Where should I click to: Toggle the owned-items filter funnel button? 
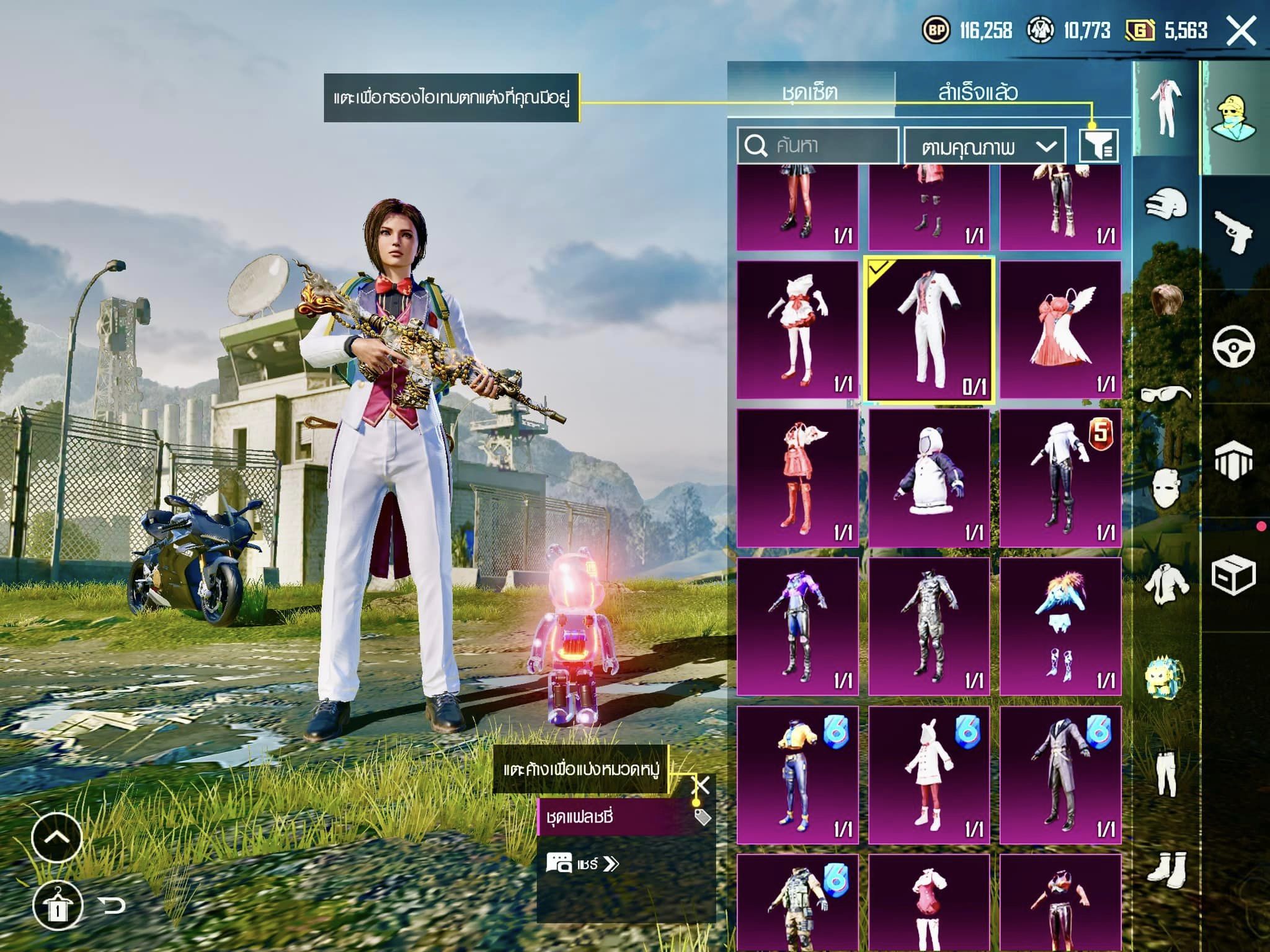(1098, 146)
